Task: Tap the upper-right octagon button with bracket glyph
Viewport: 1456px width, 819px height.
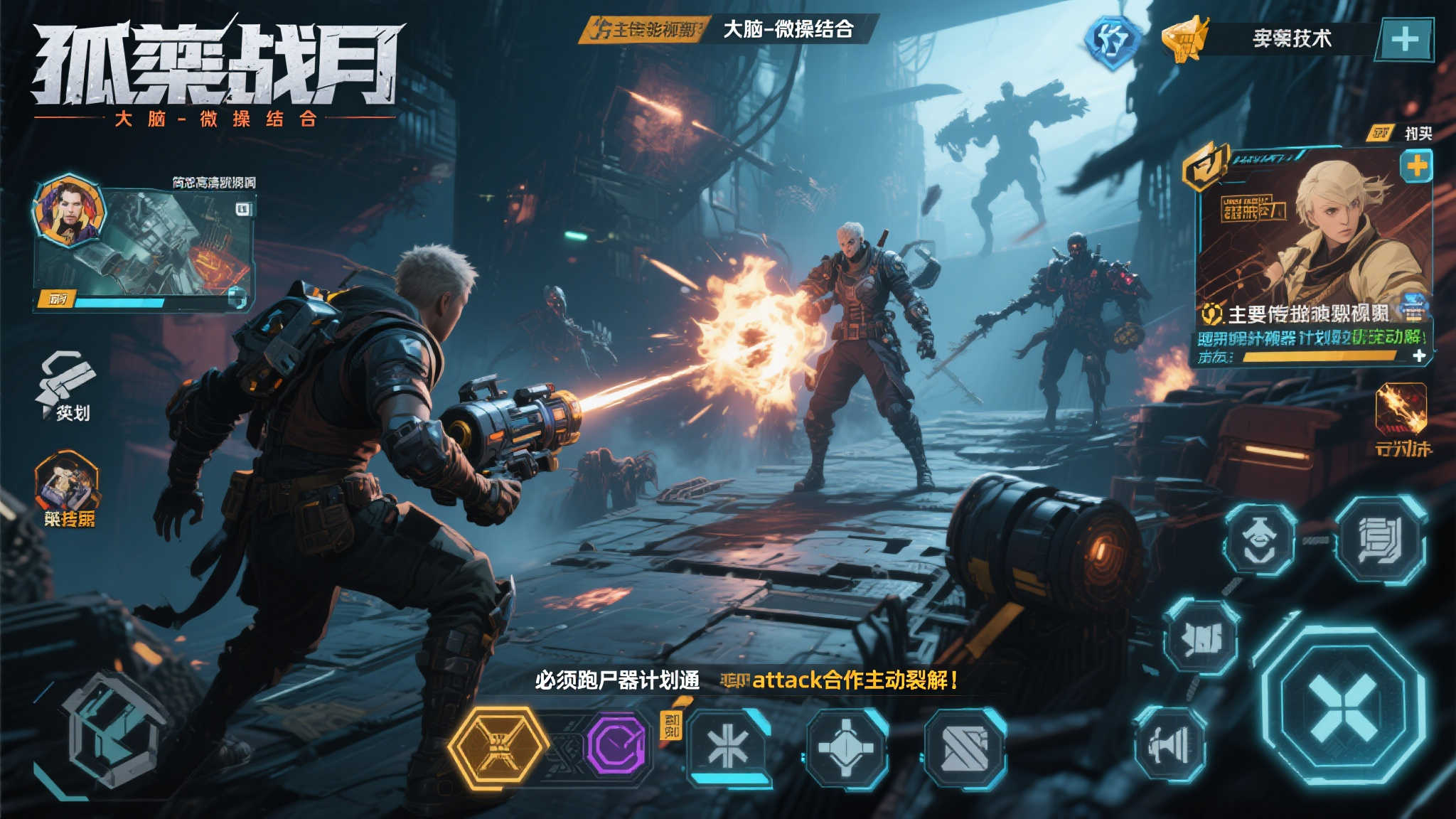Action: click(1381, 540)
